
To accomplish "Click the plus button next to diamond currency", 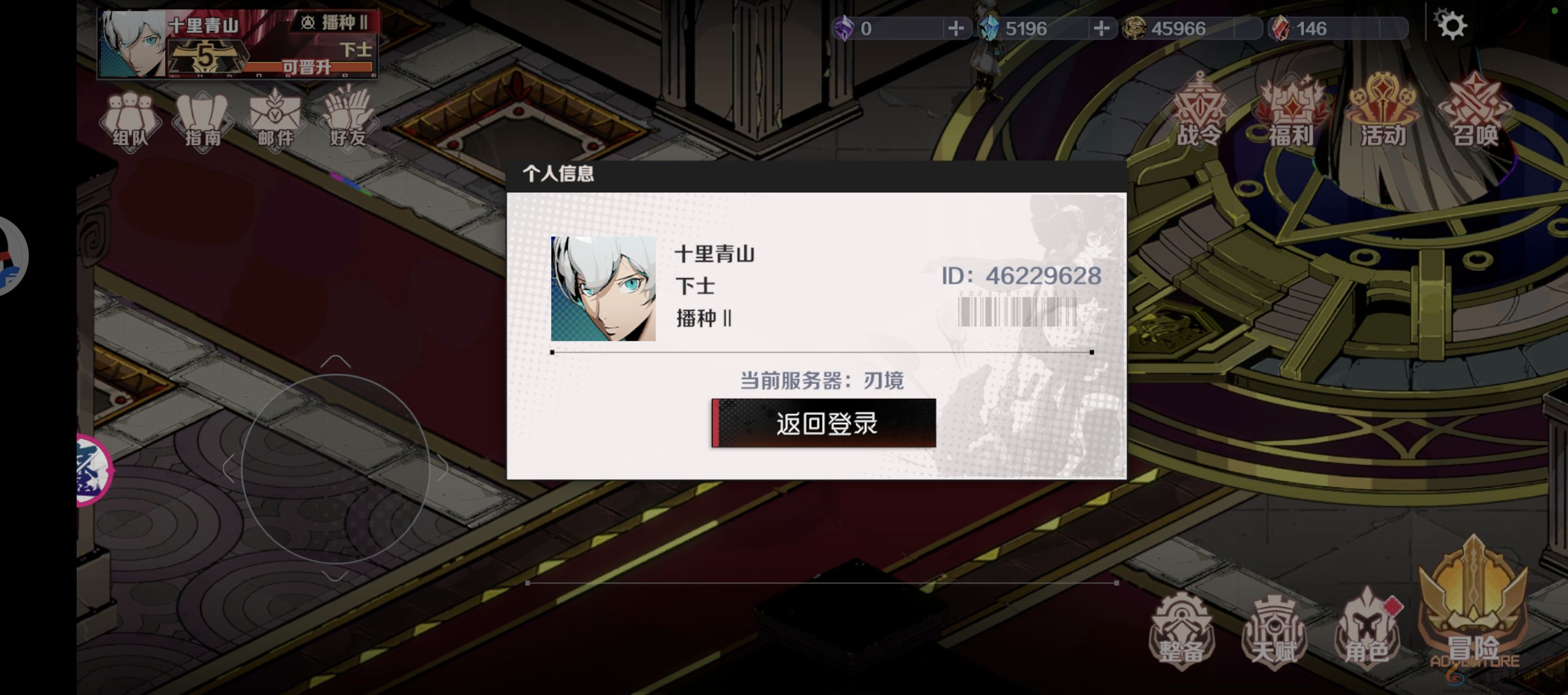I will (x=1102, y=28).
